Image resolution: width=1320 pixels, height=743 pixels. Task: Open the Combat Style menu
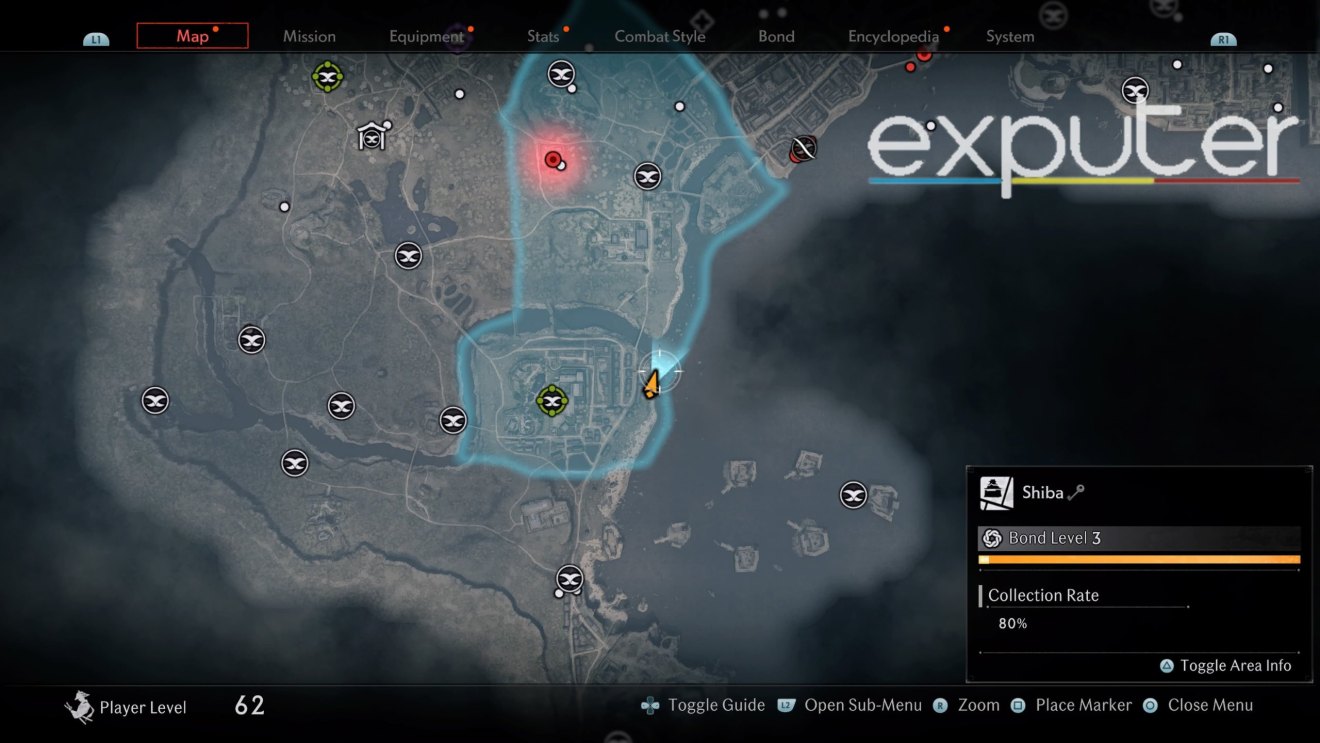pos(660,36)
